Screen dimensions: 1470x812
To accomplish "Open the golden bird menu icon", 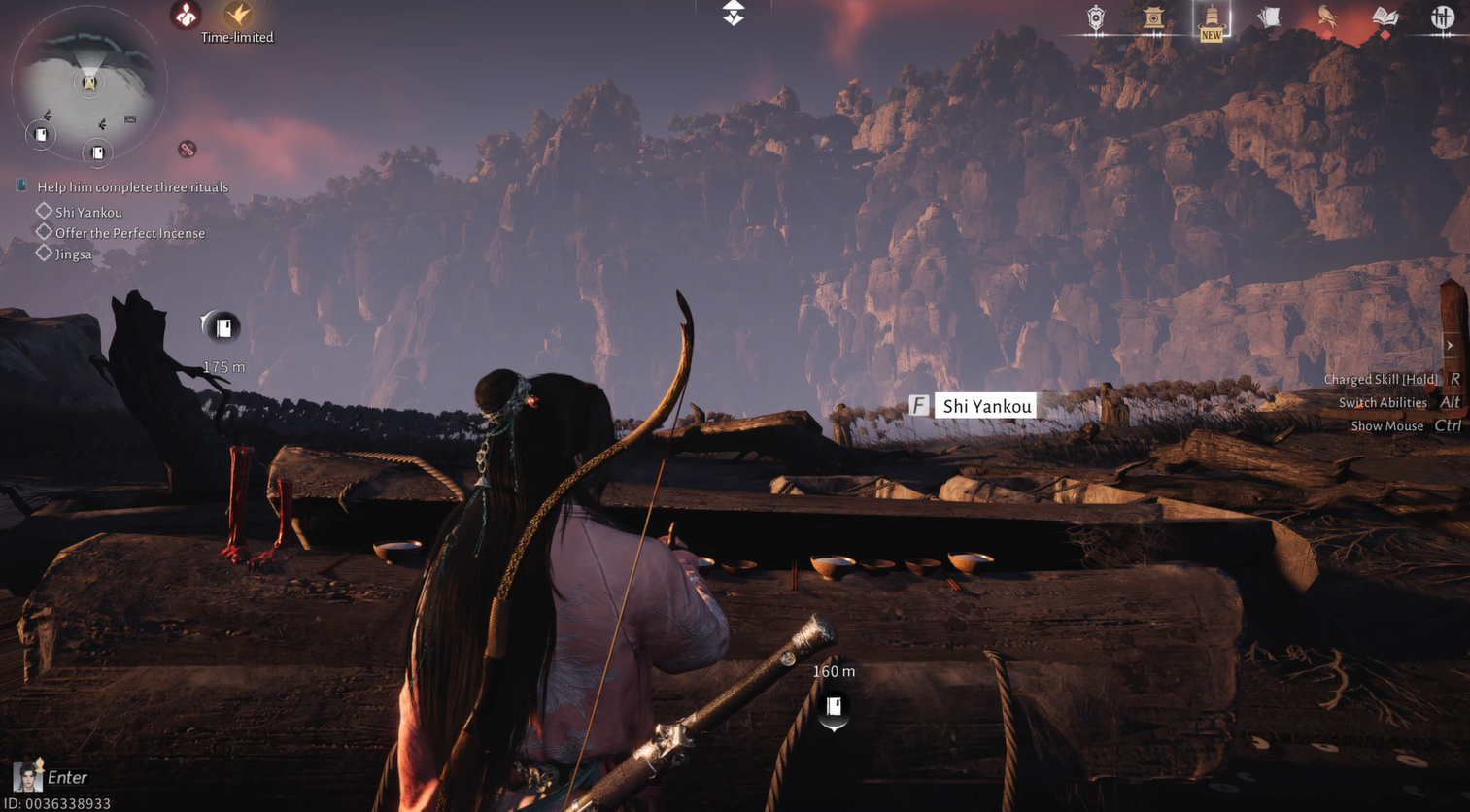I will (1326, 17).
